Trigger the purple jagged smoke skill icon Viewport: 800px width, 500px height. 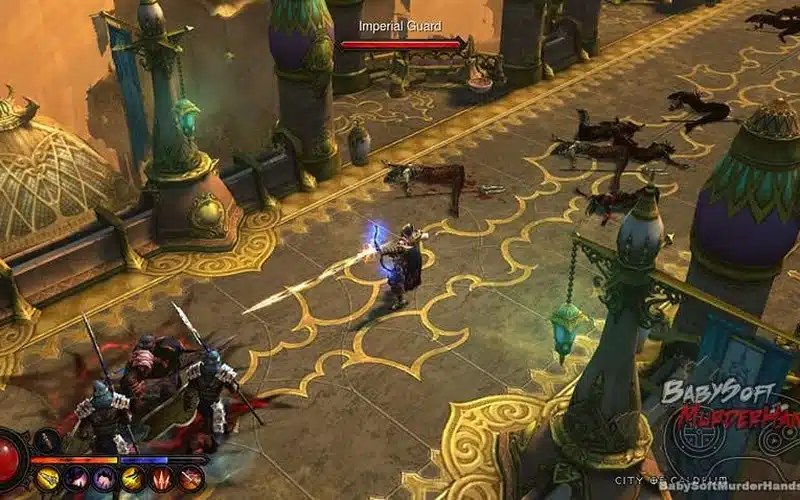(104, 480)
